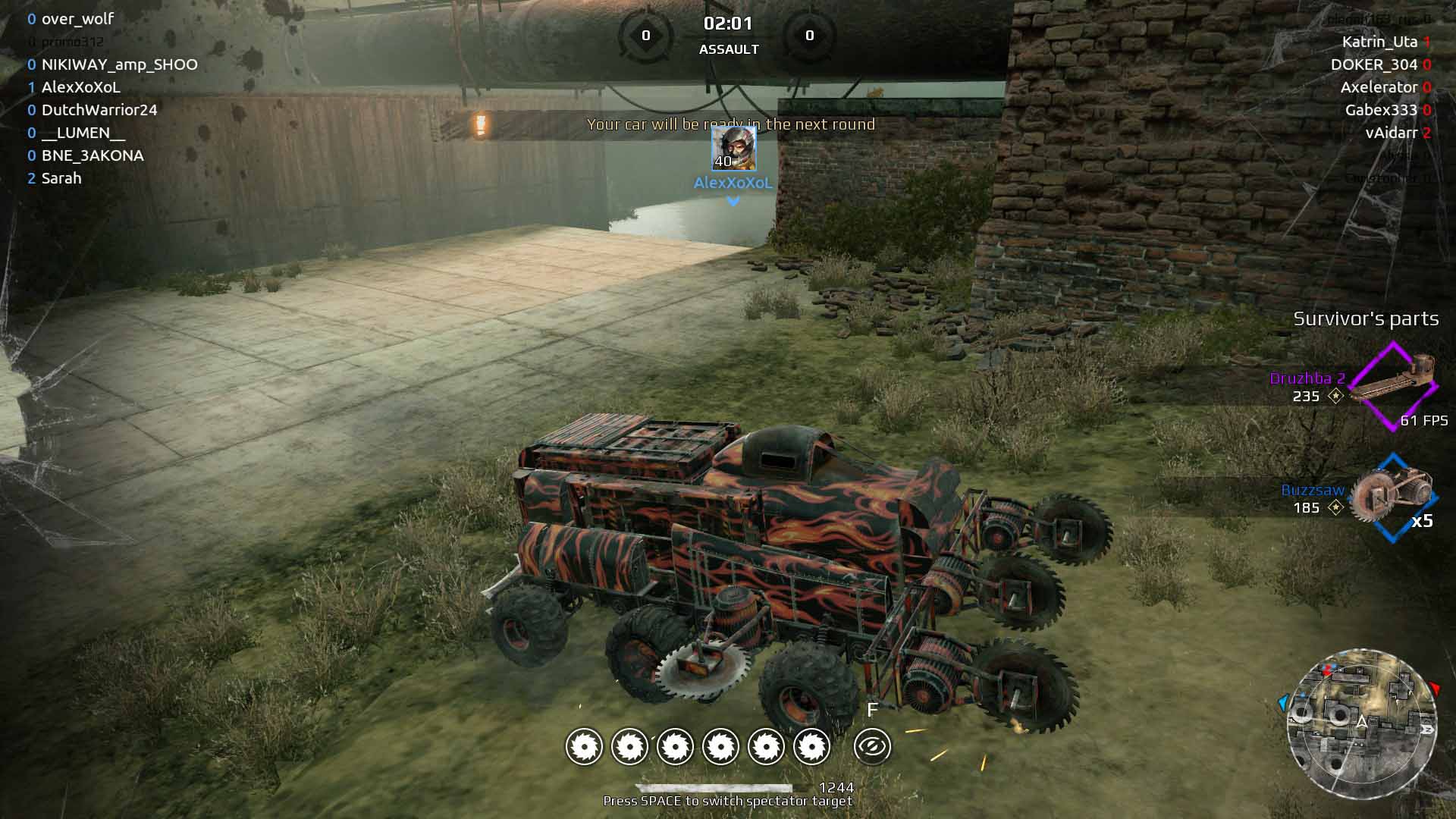Click AlexXoXoL's portrait above the car
The image size is (1456, 819).
point(733,149)
